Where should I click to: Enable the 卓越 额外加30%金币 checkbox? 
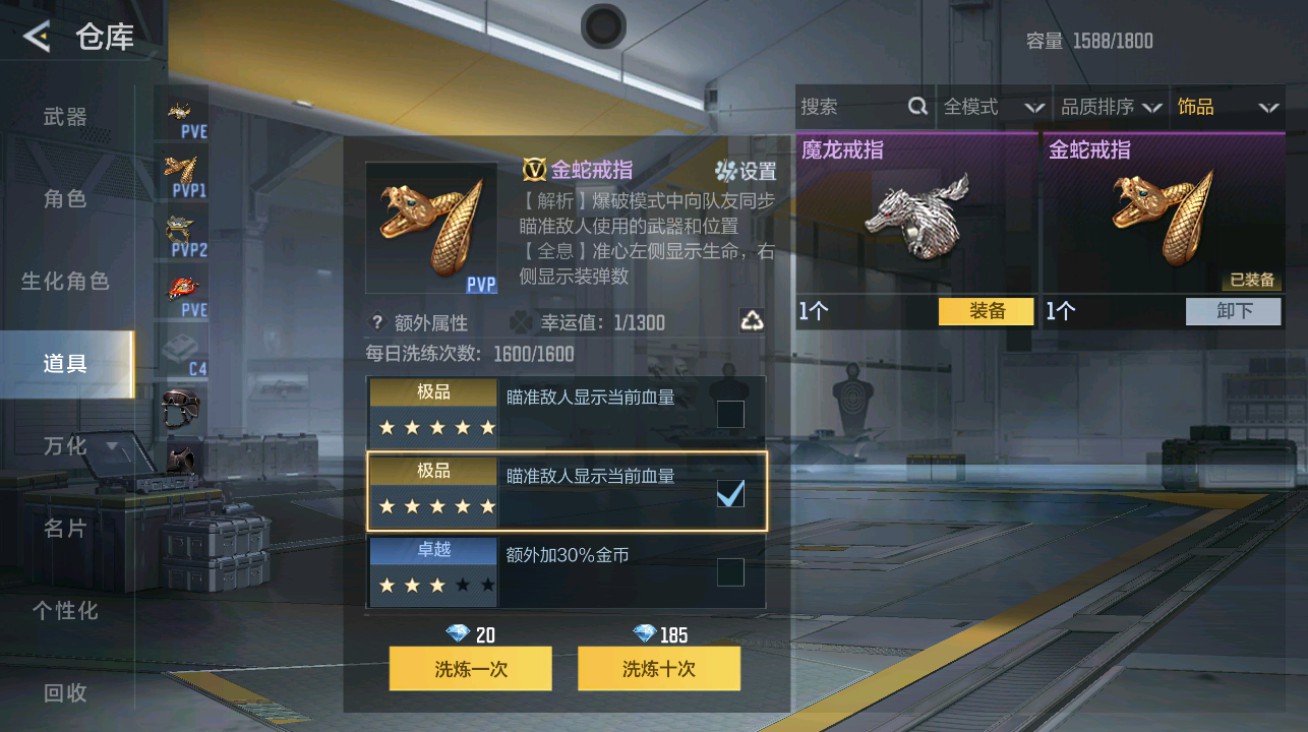(x=729, y=571)
